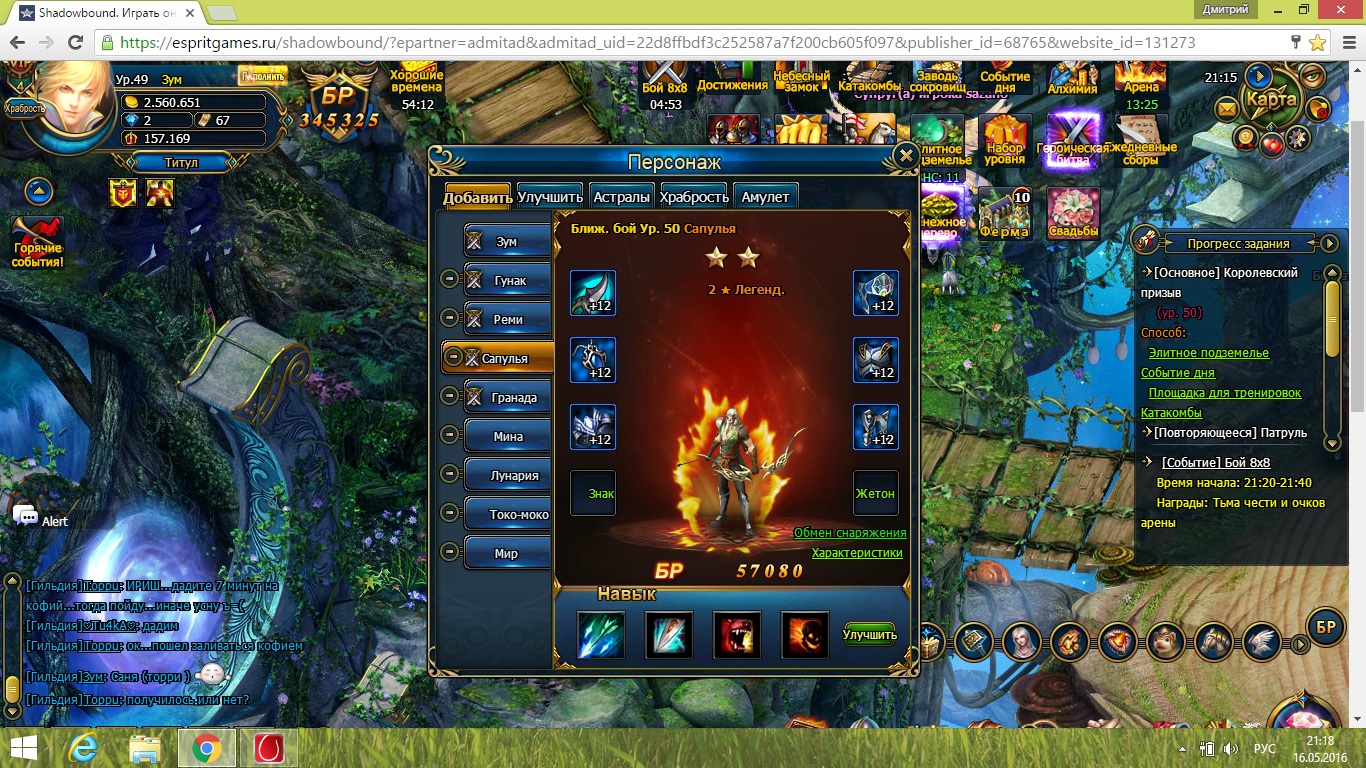Follow the Элитное подземелье quest link
The image size is (1366, 768).
point(1208,353)
